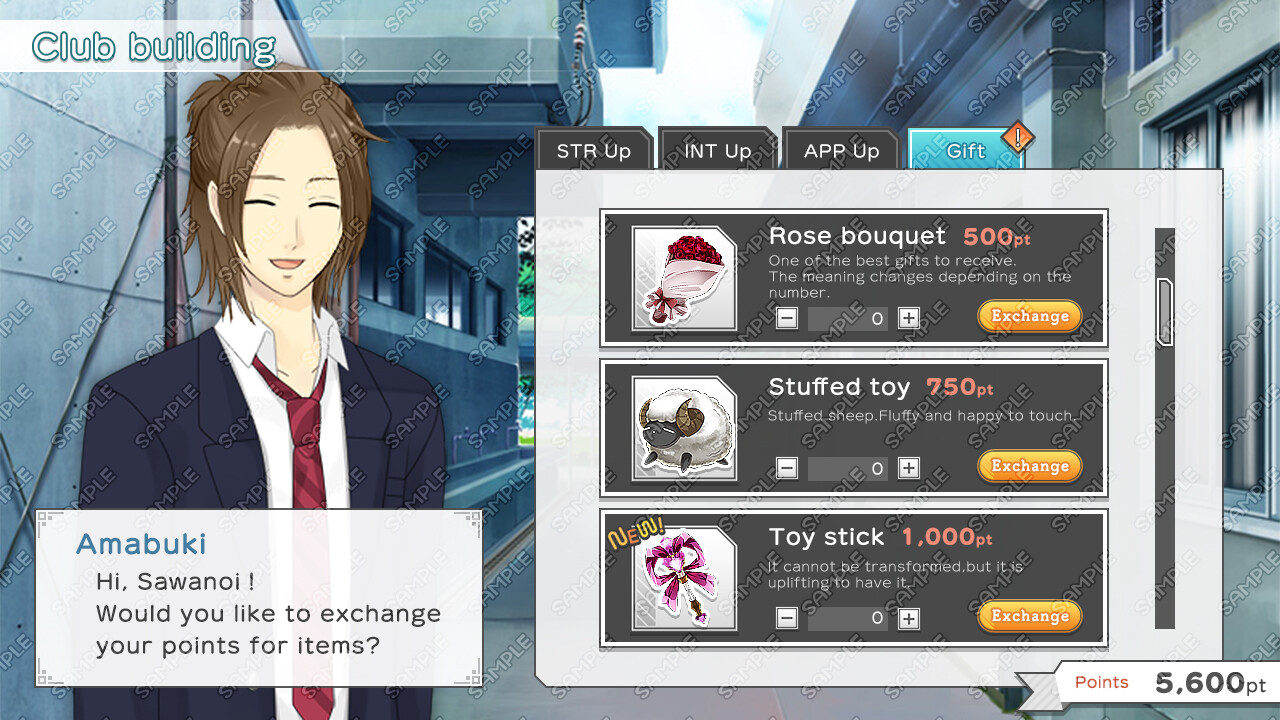Open the INT Up tab
Screen dimensions: 1280x720
(718, 150)
